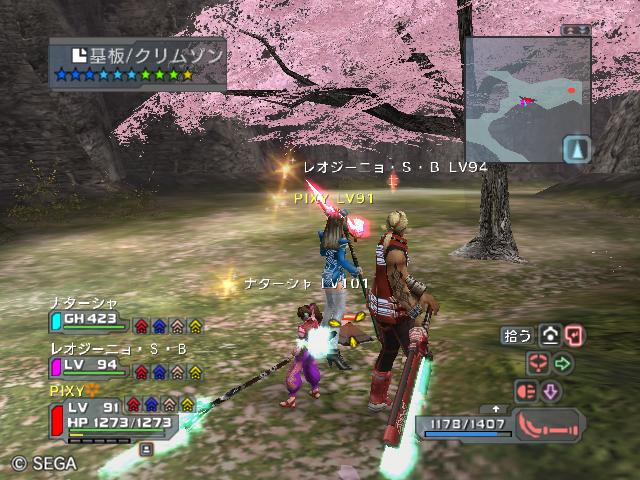Activate the red headlight-shaped action icon
This screenshot has height=480, width=640.
tap(525, 391)
